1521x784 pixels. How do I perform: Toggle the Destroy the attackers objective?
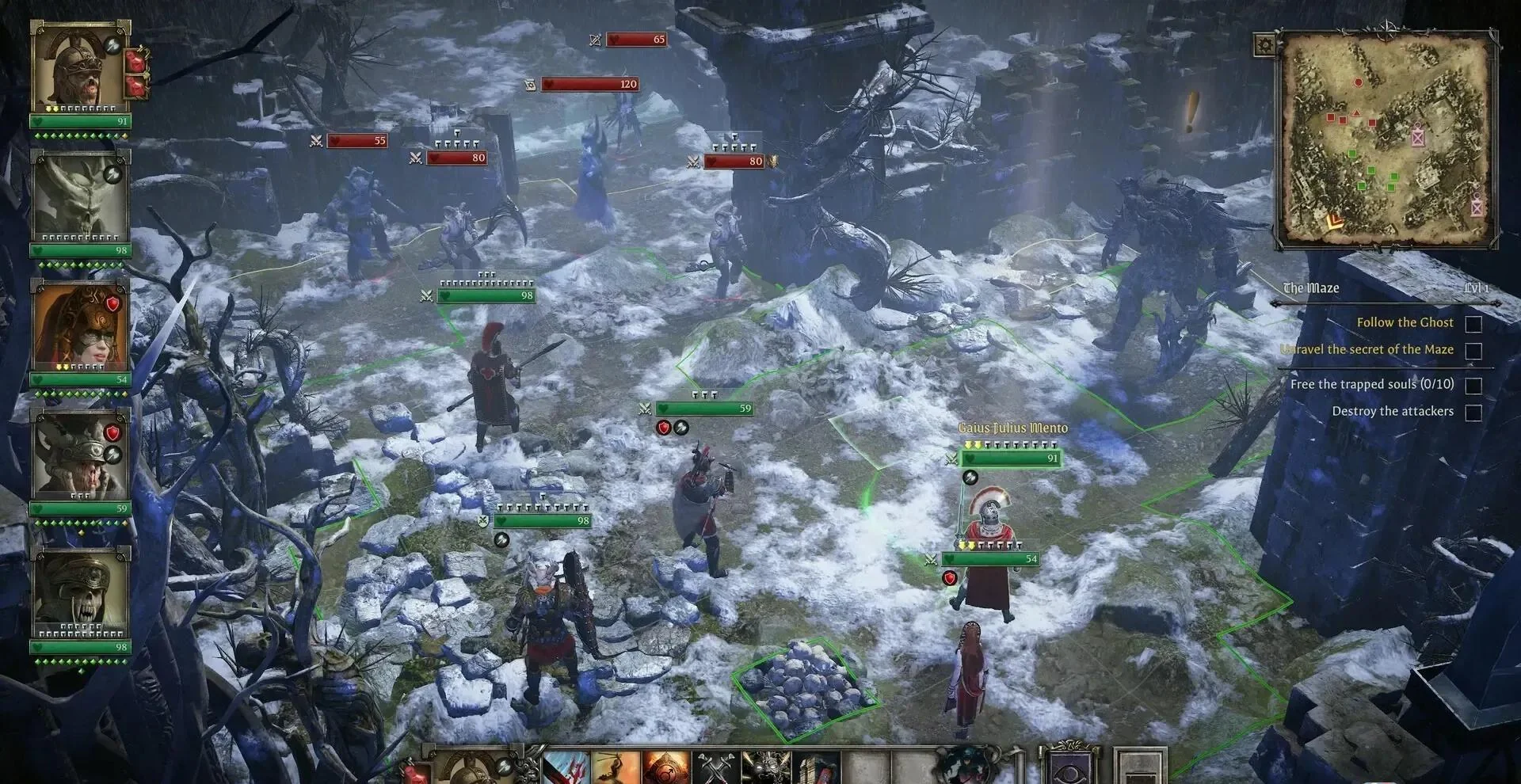(x=1473, y=412)
